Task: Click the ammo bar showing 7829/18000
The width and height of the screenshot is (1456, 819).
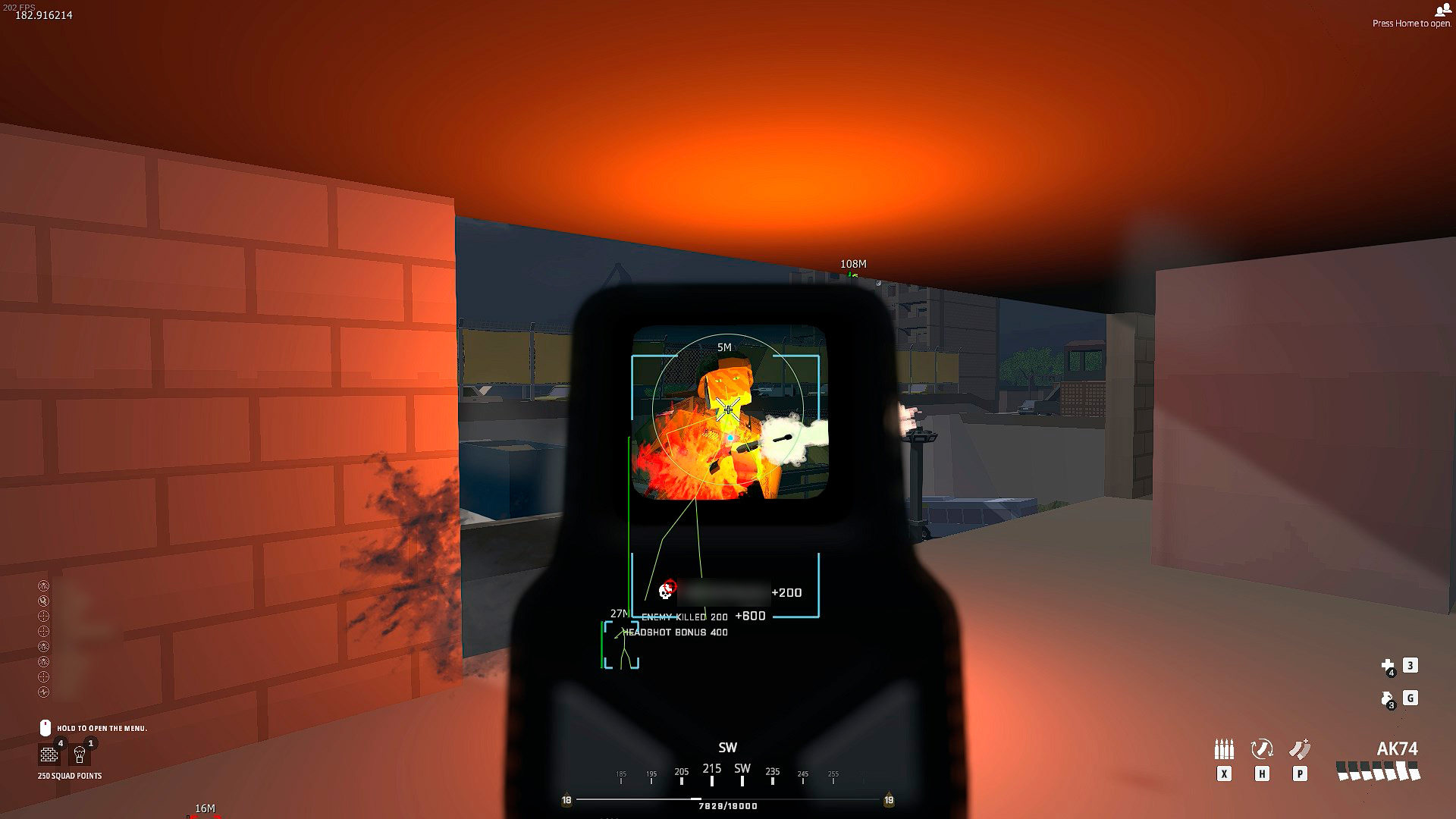Action: point(726,806)
